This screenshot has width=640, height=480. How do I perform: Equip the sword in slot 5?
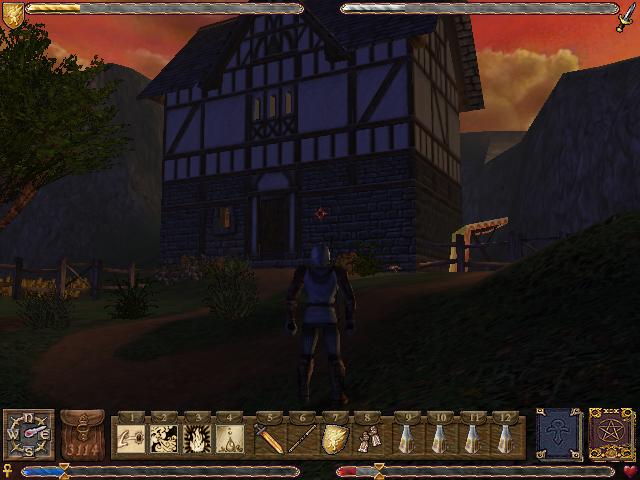[x=268, y=437]
